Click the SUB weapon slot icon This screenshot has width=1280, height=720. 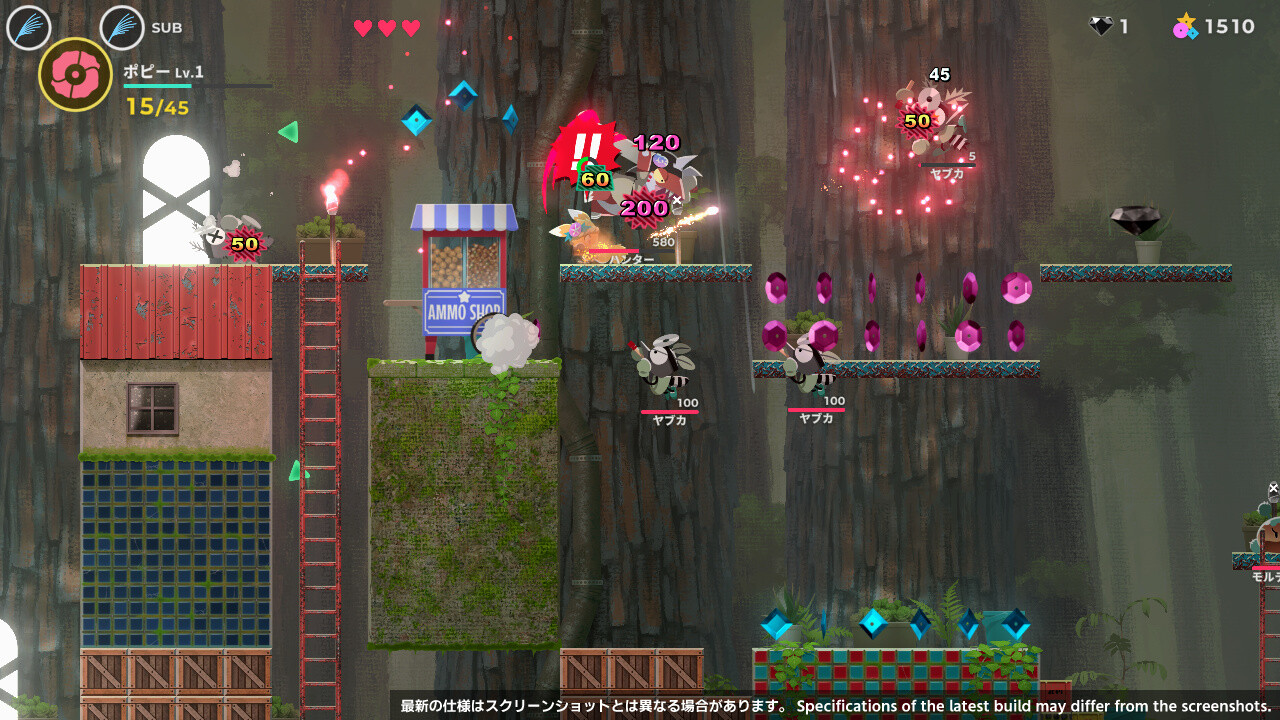click(x=120, y=27)
